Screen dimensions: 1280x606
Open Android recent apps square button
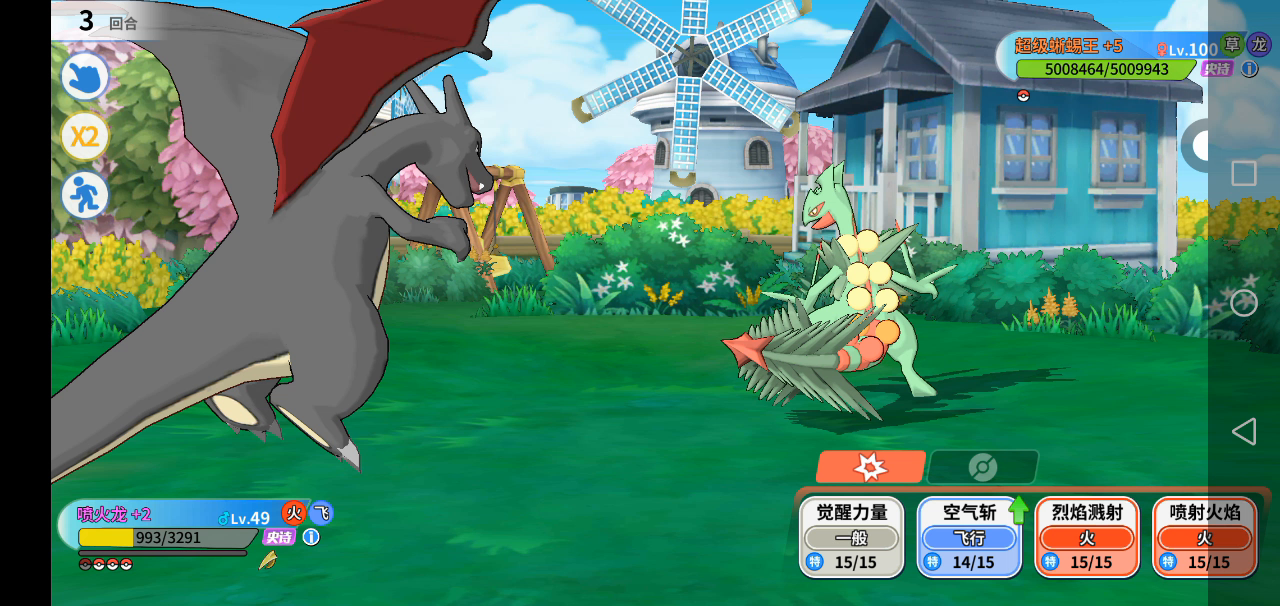pyautogui.click(x=1243, y=173)
